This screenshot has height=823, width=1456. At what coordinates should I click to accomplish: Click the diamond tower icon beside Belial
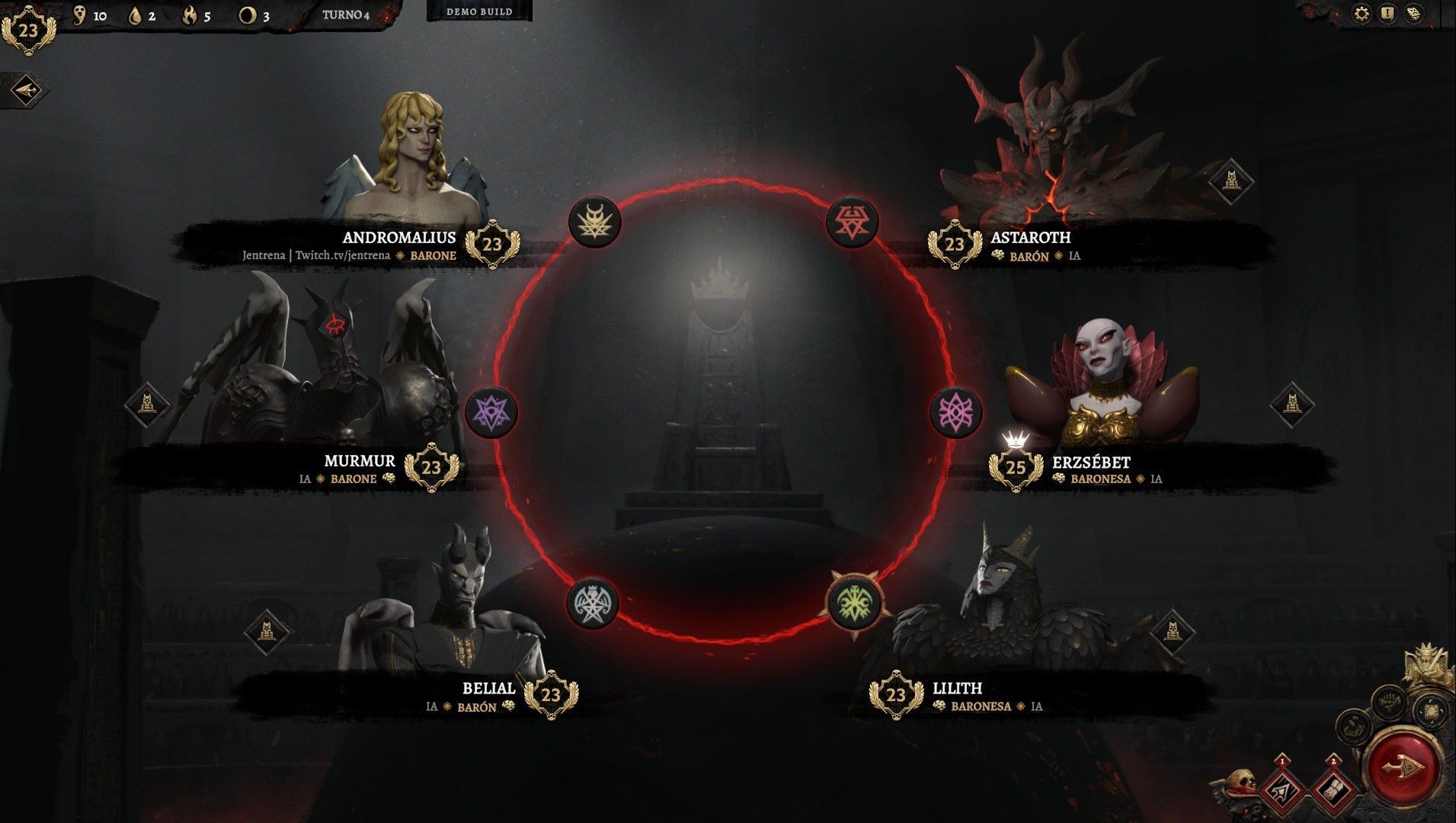coord(267,632)
